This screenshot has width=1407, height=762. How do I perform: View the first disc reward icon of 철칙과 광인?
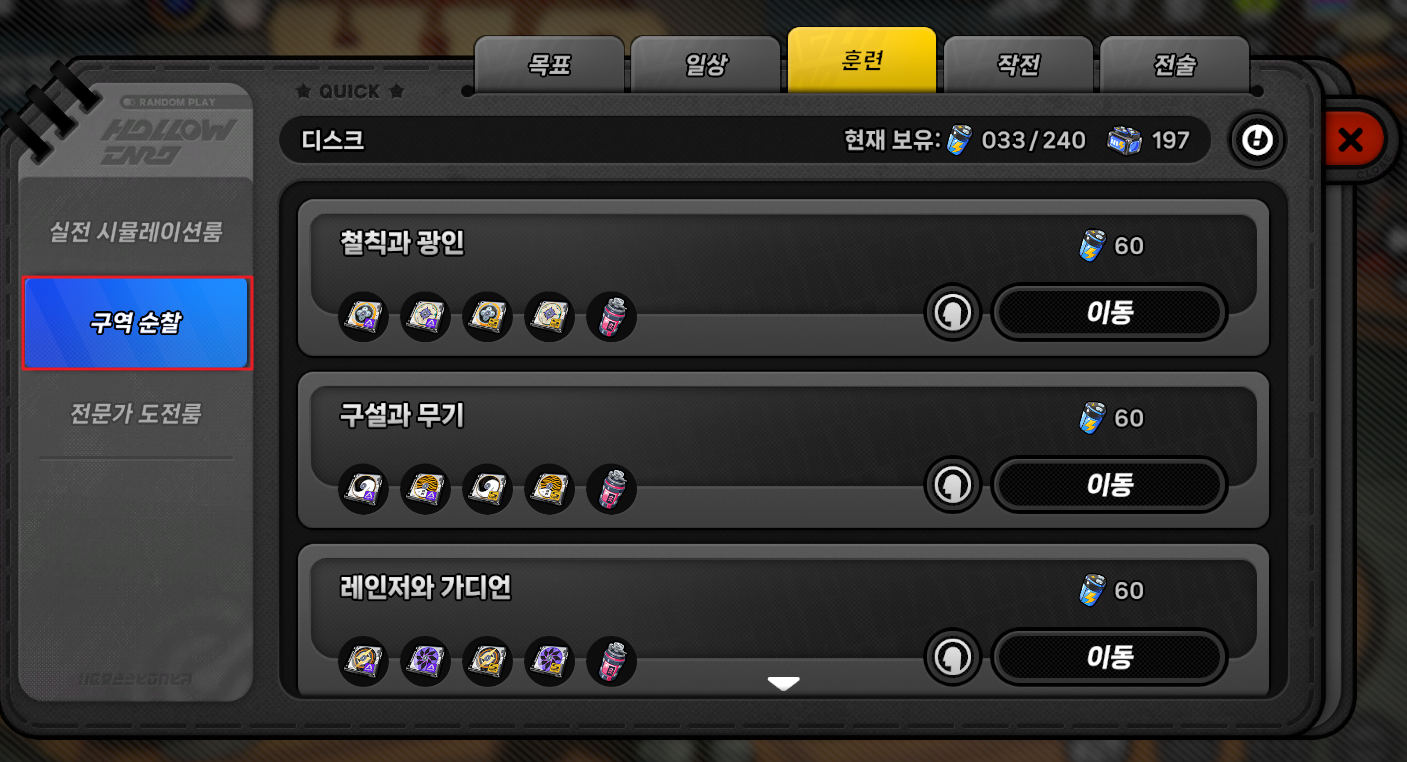click(363, 315)
